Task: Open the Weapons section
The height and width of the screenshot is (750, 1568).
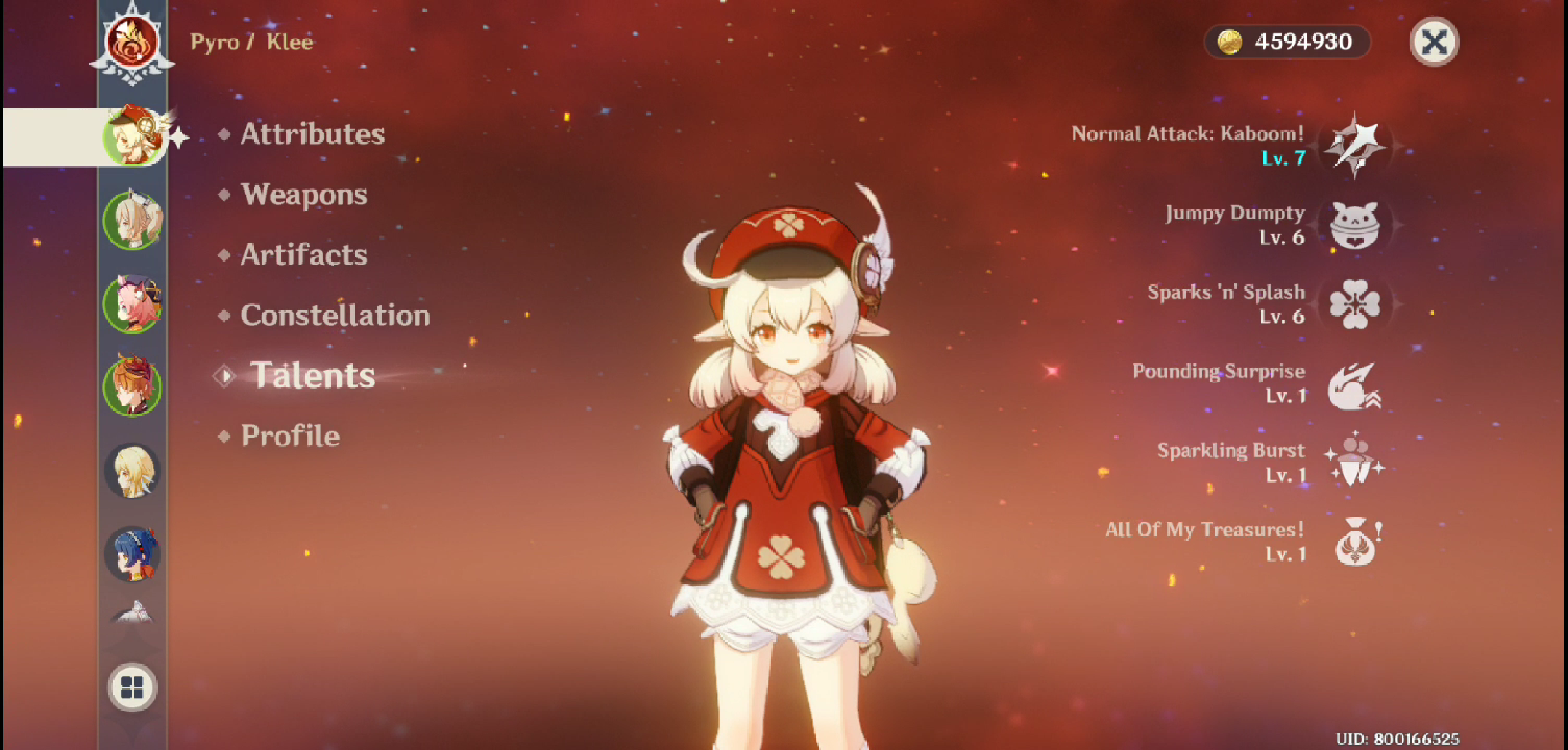Action: click(305, 194)
